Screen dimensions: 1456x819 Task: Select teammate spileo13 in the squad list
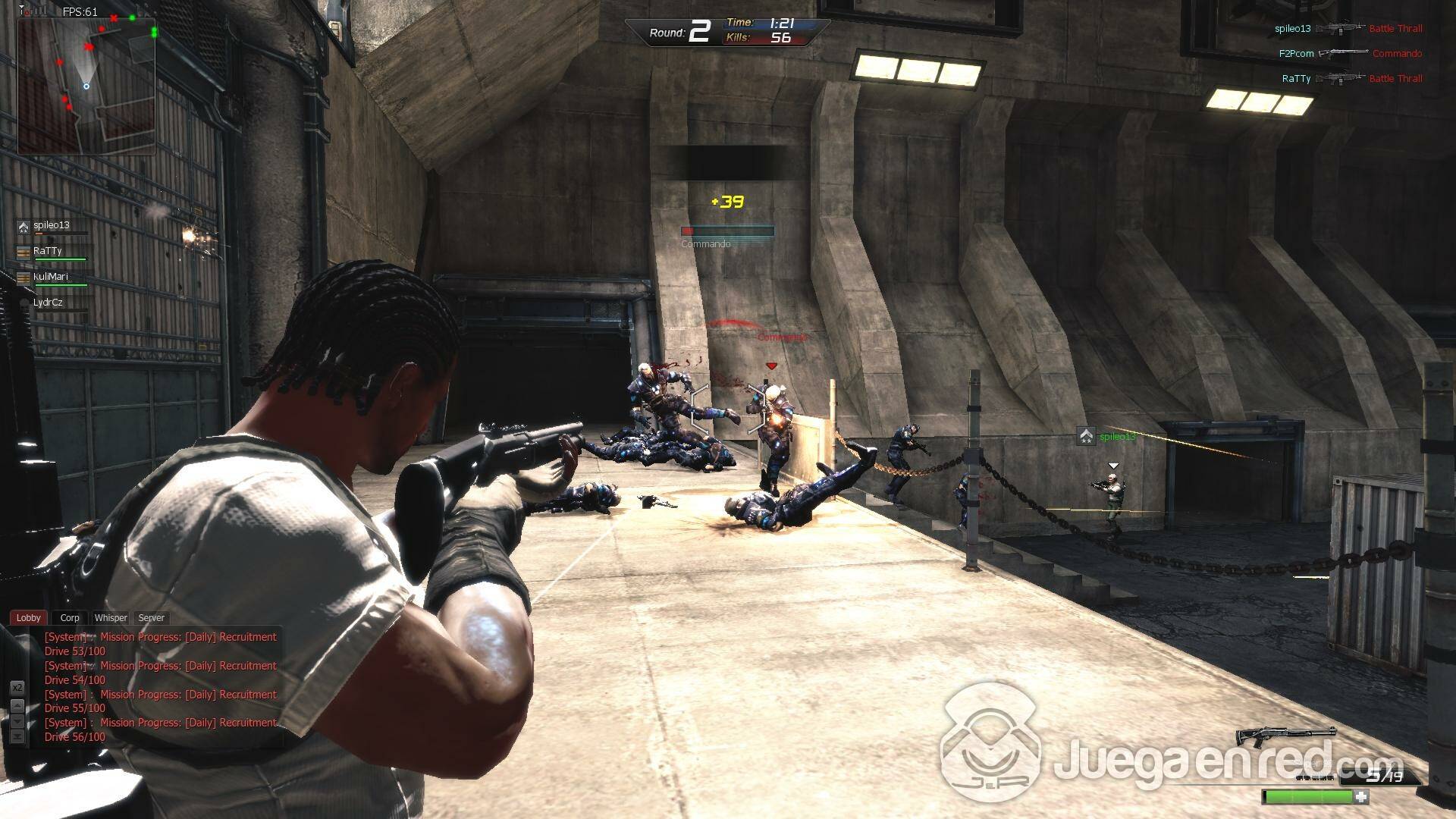[x=52, y=226]
